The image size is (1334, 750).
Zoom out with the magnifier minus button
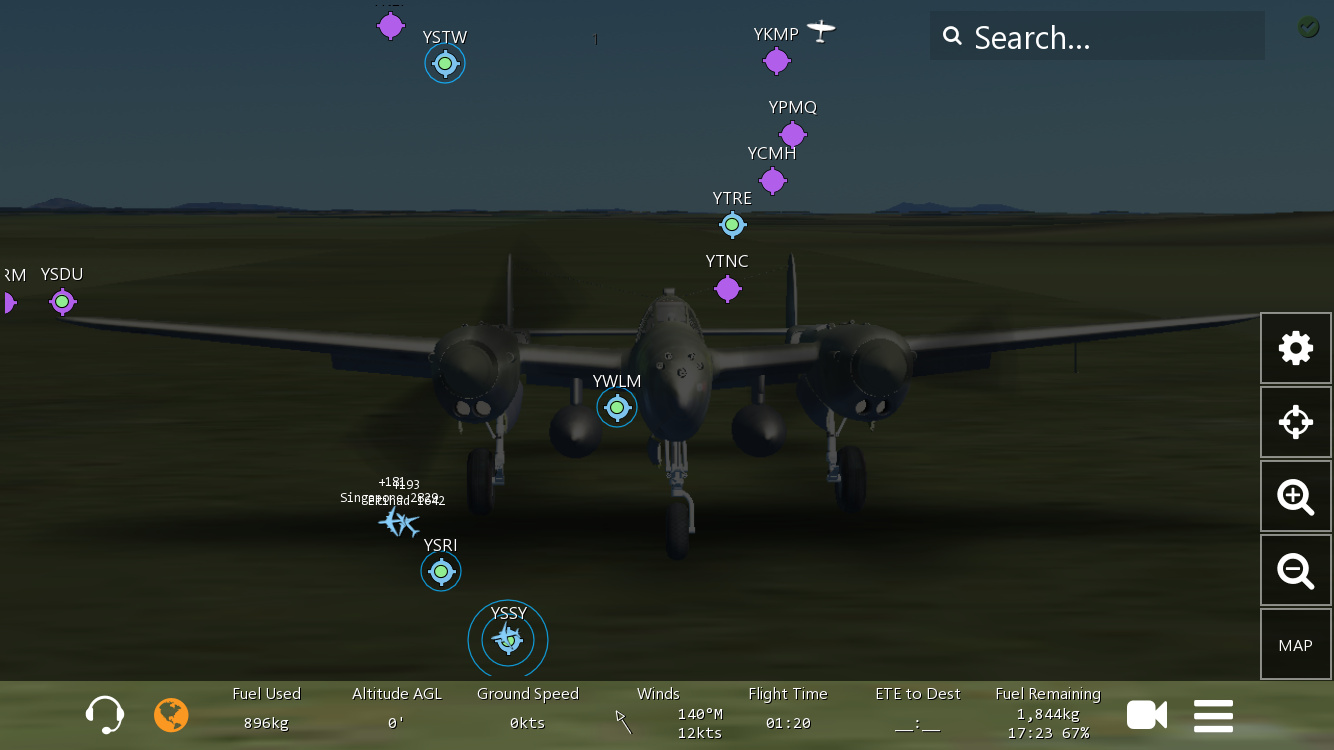(1295, 570)
